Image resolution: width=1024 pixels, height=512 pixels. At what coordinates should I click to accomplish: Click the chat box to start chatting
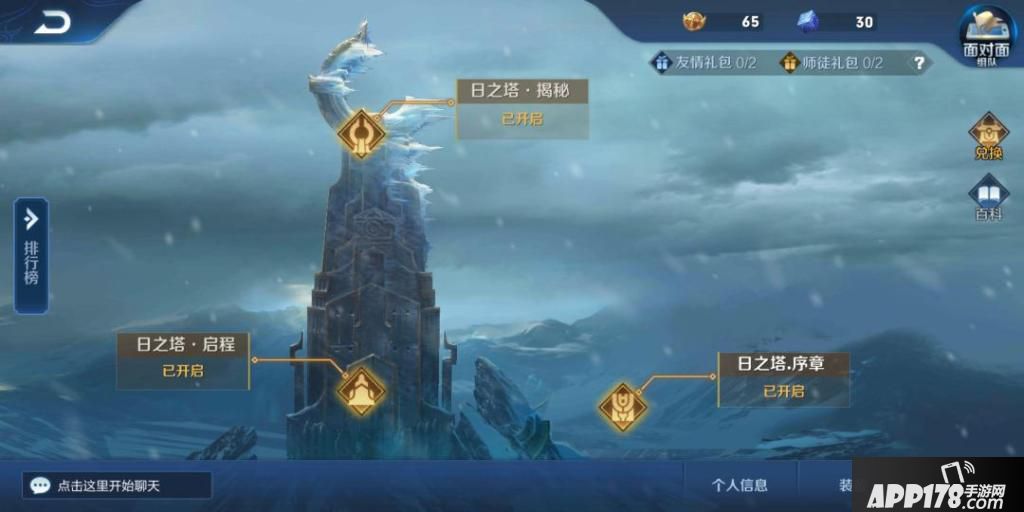(x=120, y=486)
